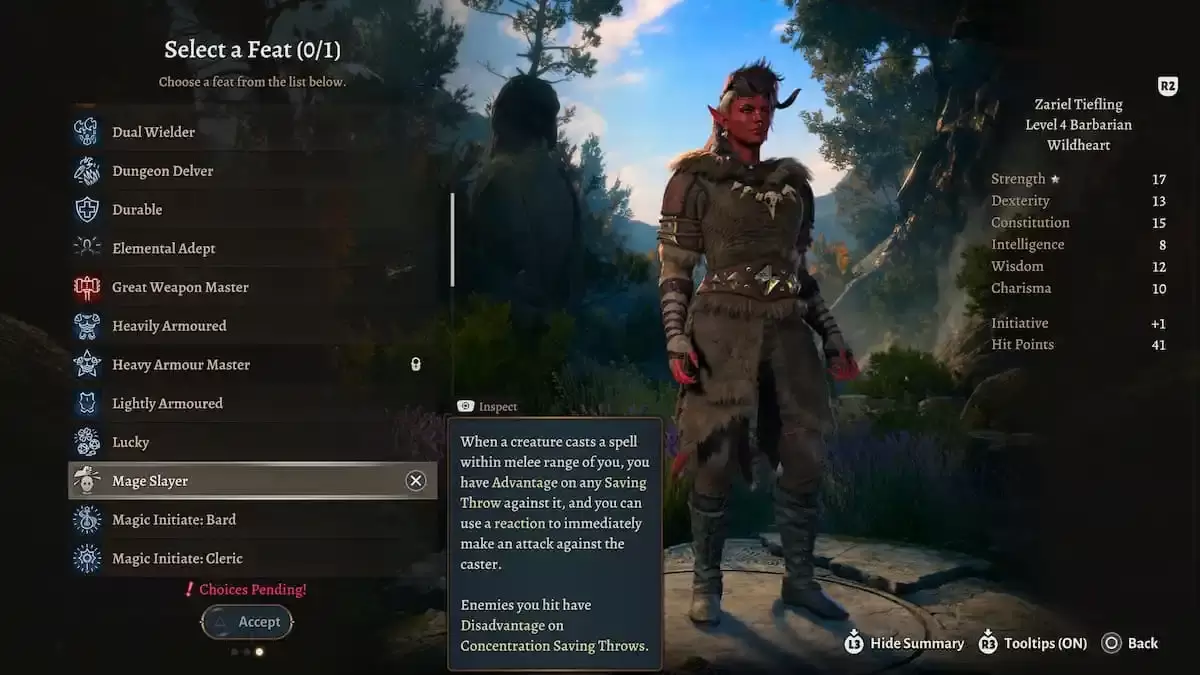This screenshot has width=1200, height=675.
Task: Select the Heavily Armoured feat
Action: (169, 326)
